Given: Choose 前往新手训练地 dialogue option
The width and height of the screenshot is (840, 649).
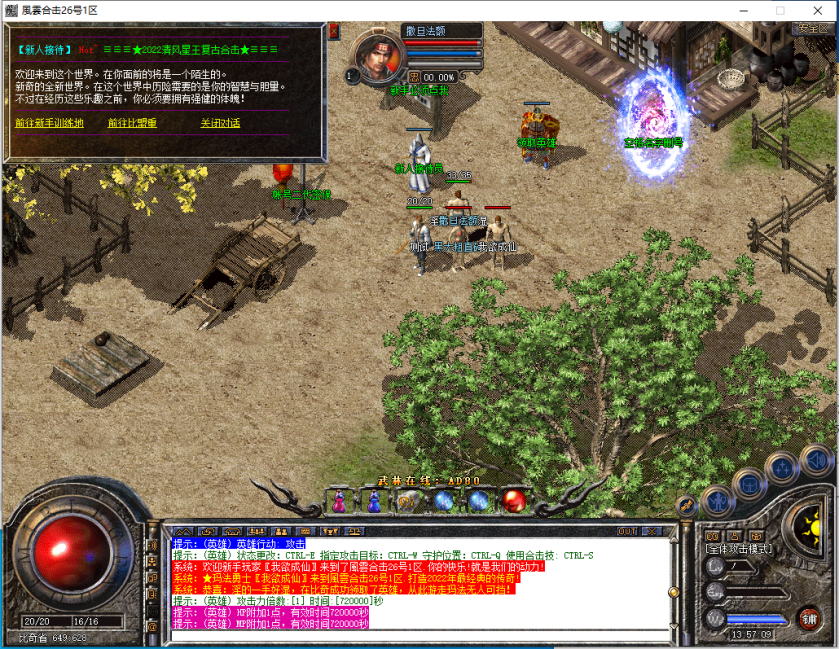Looking at the screenshot, I should (49, 123).
